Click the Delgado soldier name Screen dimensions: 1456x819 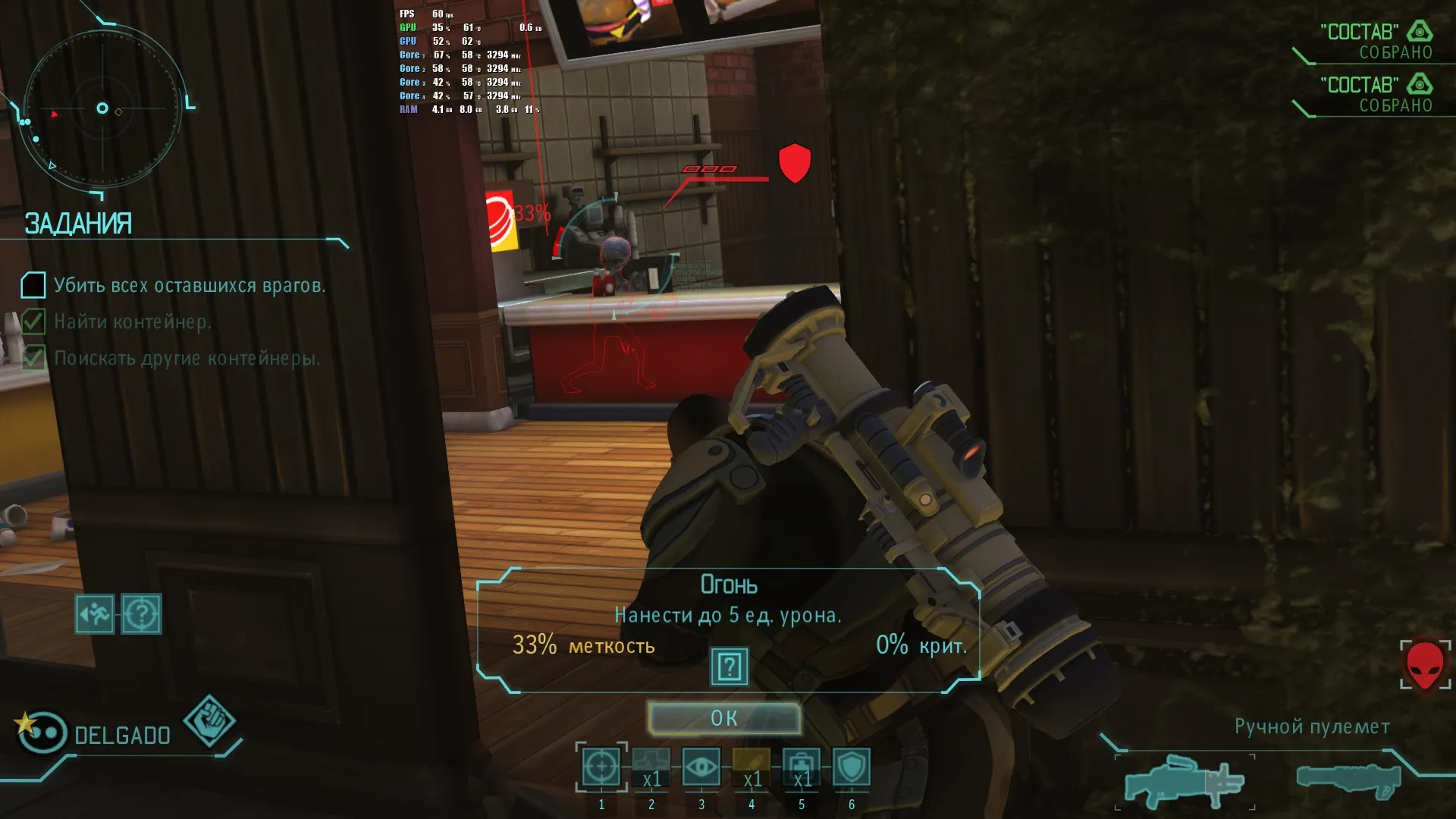[x=122, y=735]
